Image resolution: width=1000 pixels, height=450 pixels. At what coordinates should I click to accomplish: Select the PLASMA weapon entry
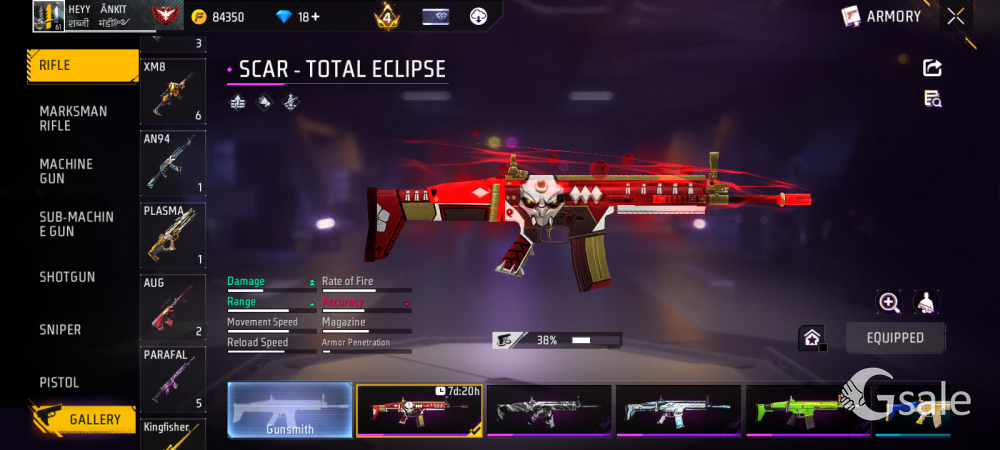pos(173,235)
